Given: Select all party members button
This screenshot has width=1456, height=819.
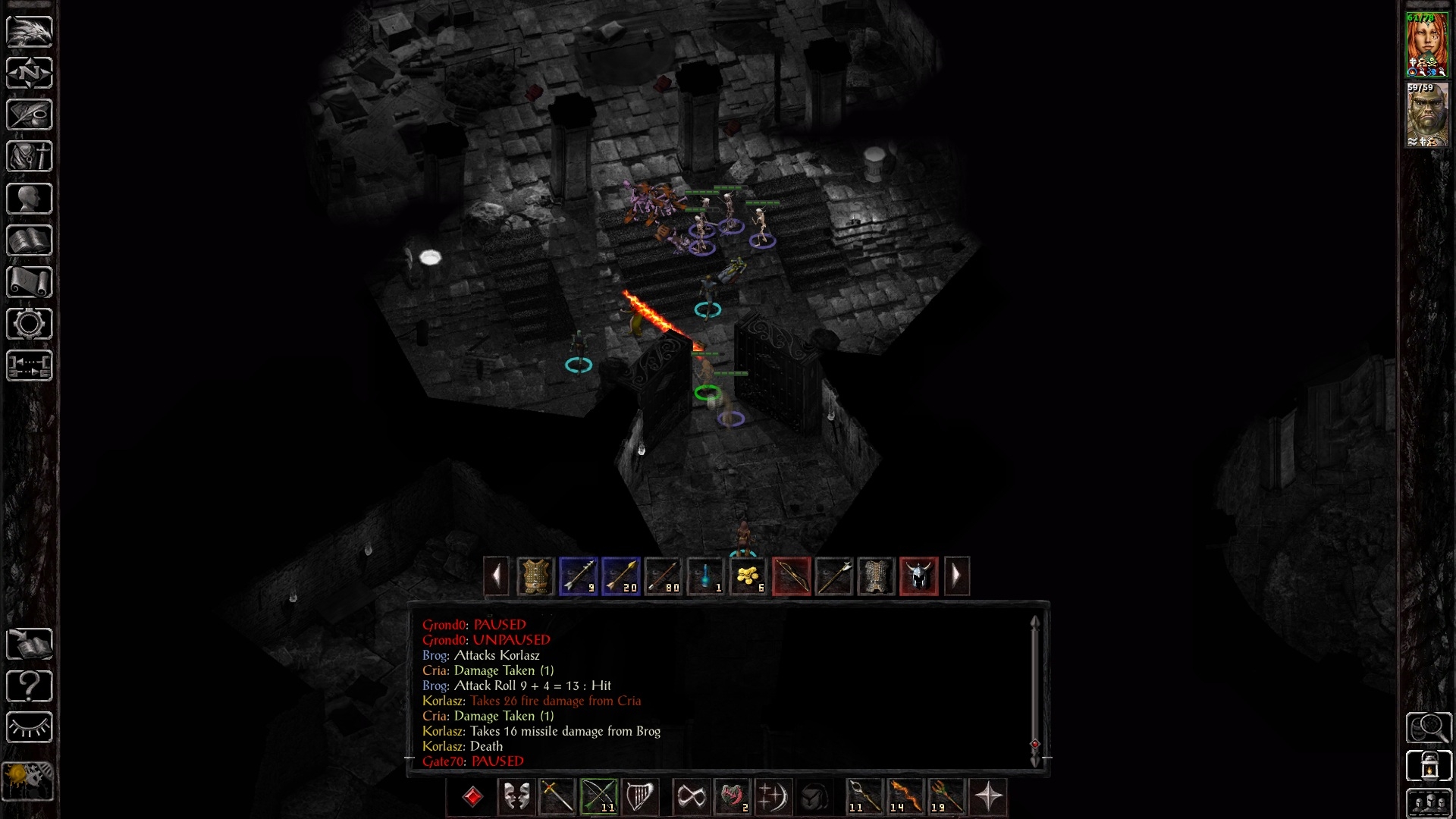Looking at the screenshot, I should pos(1429,804).
